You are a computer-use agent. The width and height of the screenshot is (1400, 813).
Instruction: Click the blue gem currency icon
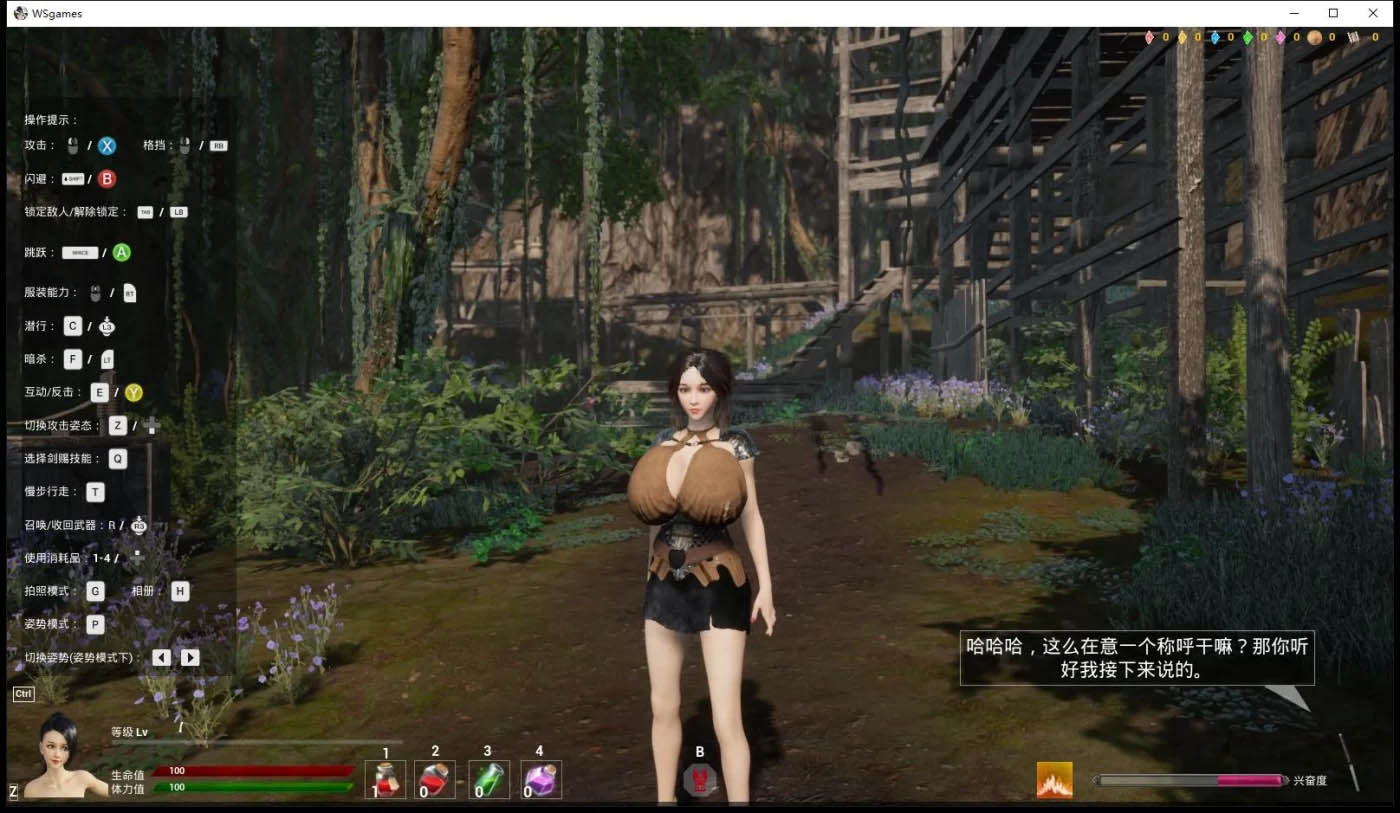pos(1215,37)
